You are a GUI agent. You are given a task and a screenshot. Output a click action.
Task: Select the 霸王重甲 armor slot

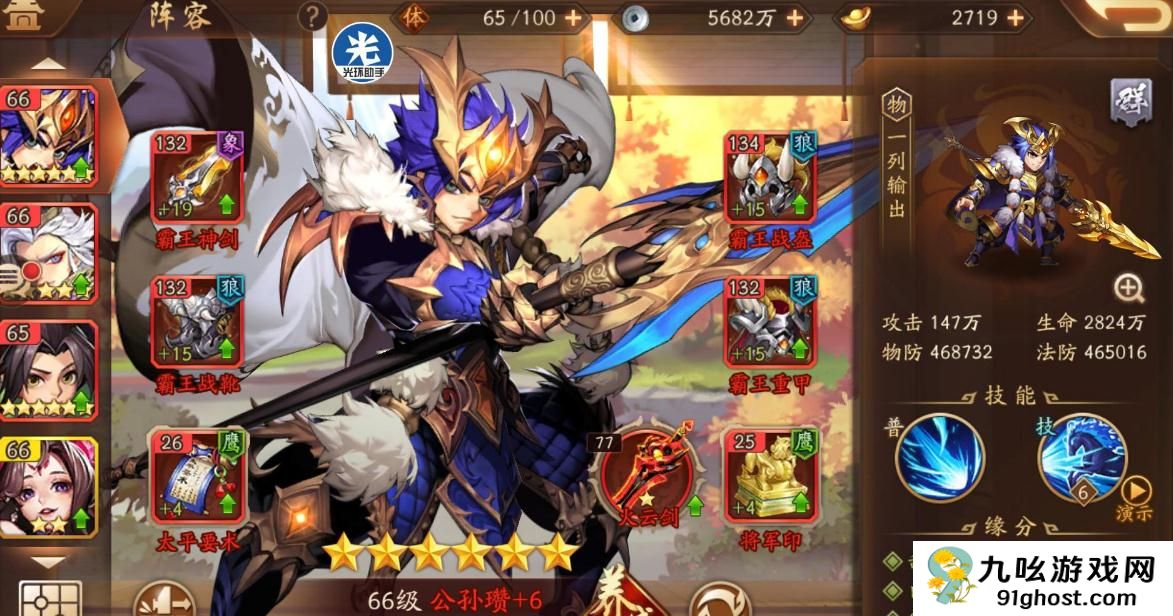click(x=770, y=324)
